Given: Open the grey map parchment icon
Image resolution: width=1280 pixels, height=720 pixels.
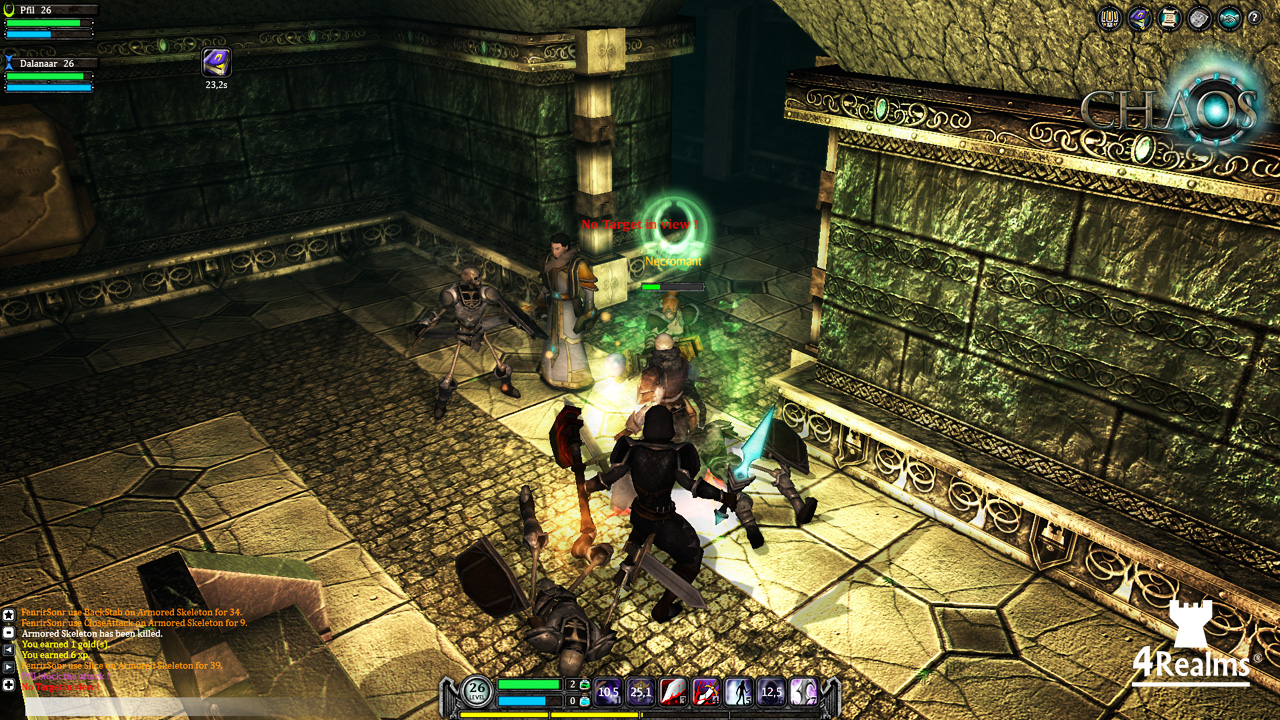Looking at the screenshot, I should coord(1199,18).
